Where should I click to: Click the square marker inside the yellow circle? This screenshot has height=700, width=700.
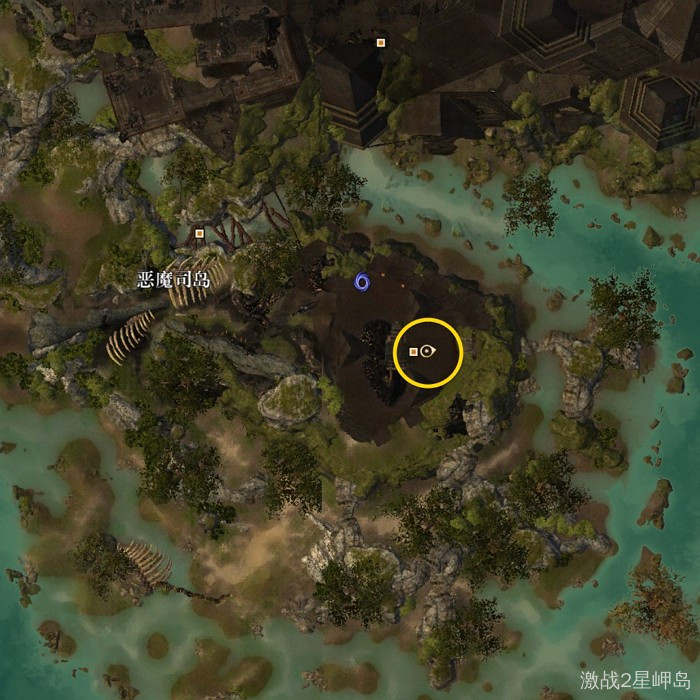(x=413, y=351)
